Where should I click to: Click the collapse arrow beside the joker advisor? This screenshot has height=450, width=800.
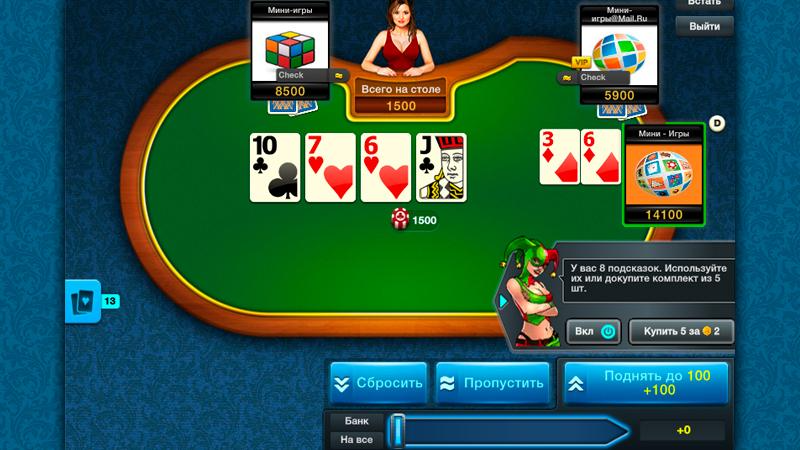(500, 300)
